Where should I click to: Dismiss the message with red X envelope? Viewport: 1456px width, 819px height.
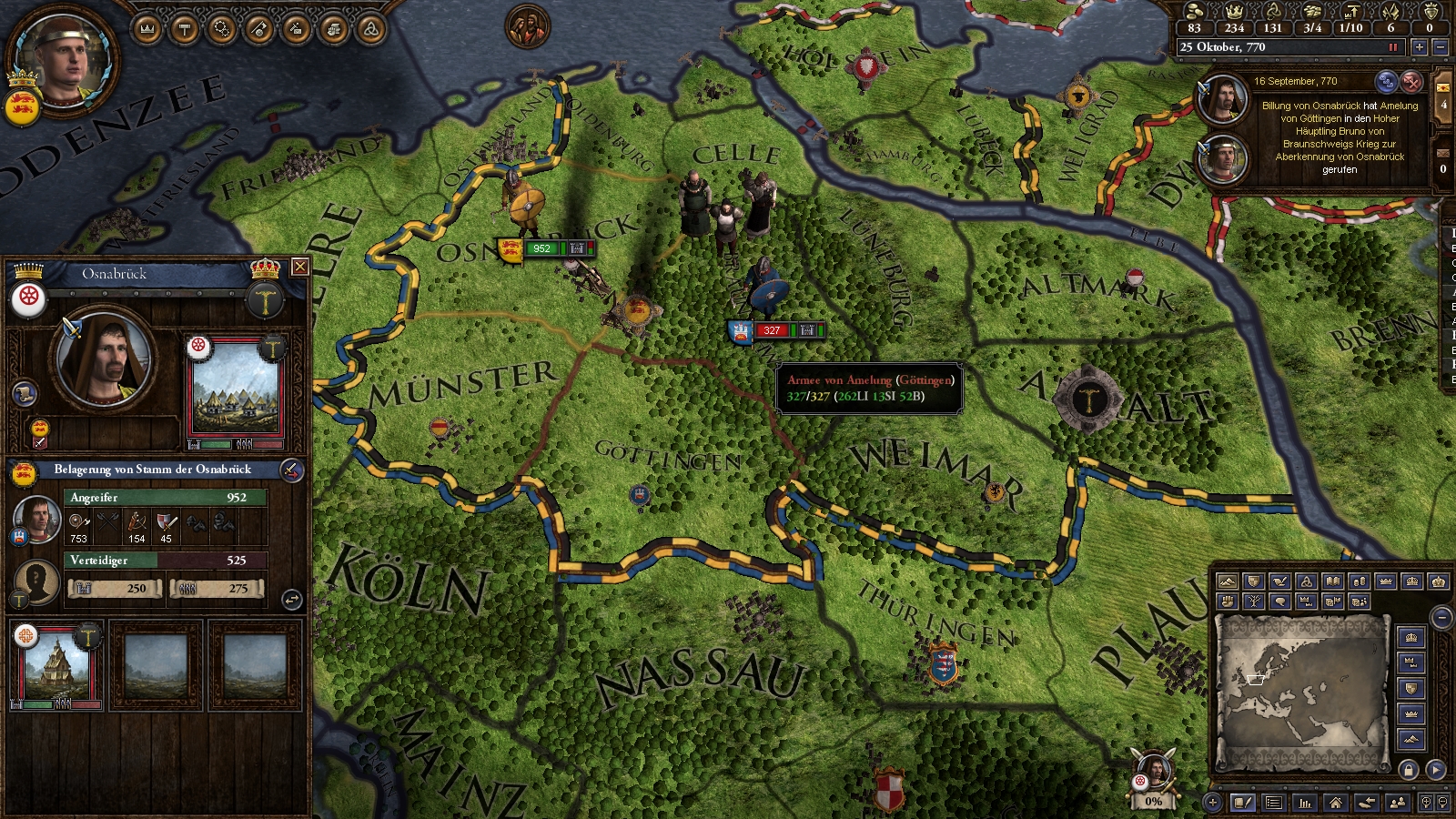pos(1411,81)
